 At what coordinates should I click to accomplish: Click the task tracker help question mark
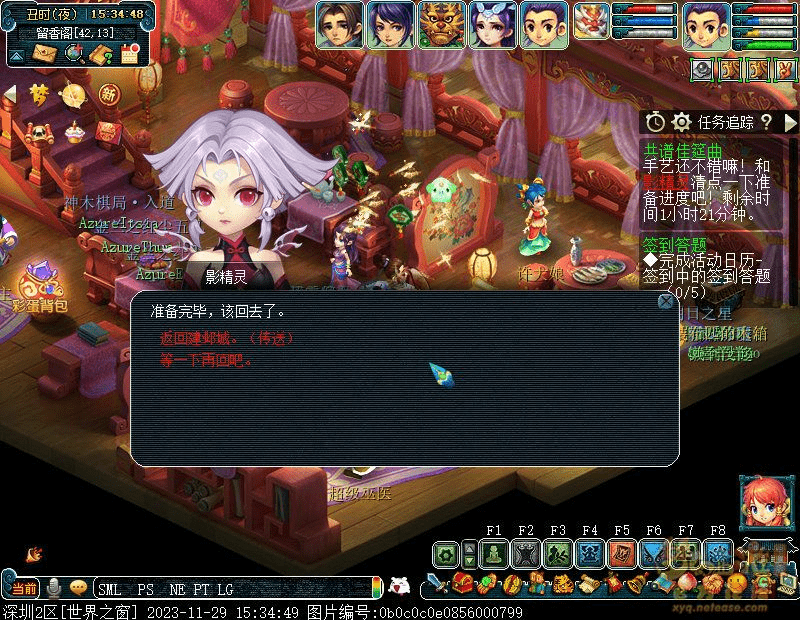[x=766, y=122]
